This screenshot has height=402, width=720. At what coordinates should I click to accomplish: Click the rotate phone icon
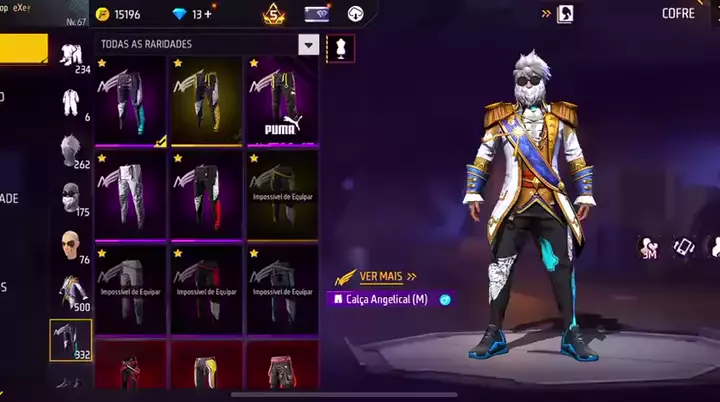coord(683,247)
